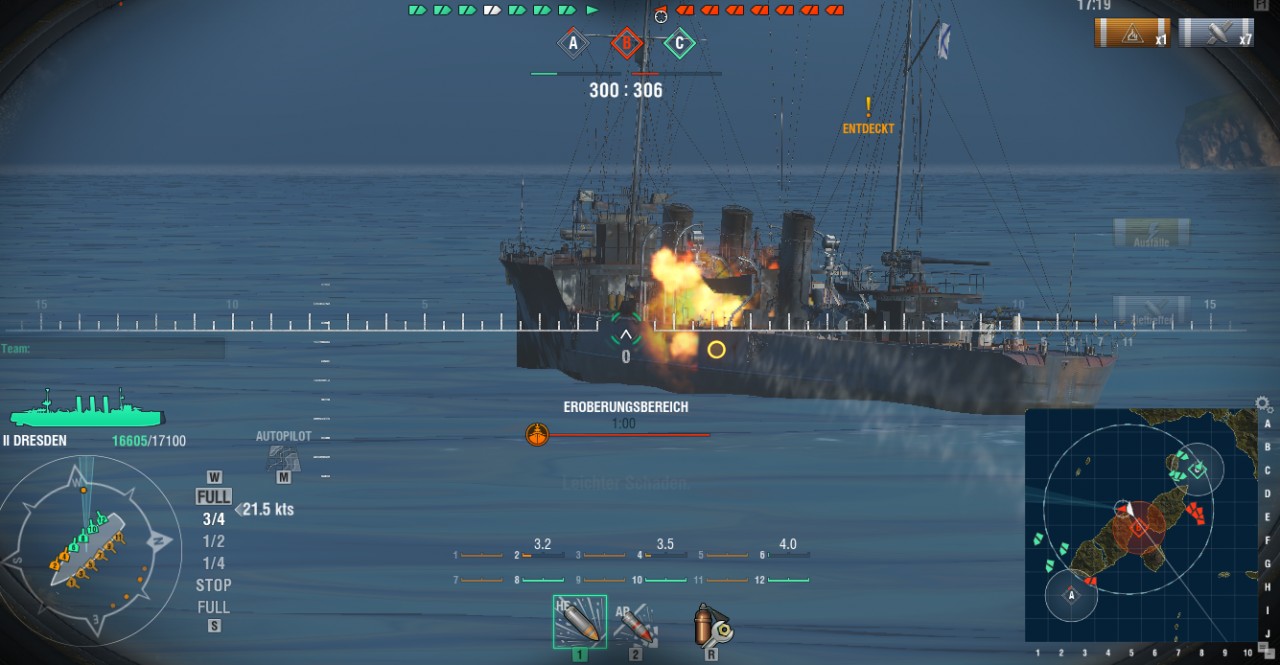Click the main battery hits ribbon x7
The height and width of the screenshot is (665, 1280).
(1216, 33)
